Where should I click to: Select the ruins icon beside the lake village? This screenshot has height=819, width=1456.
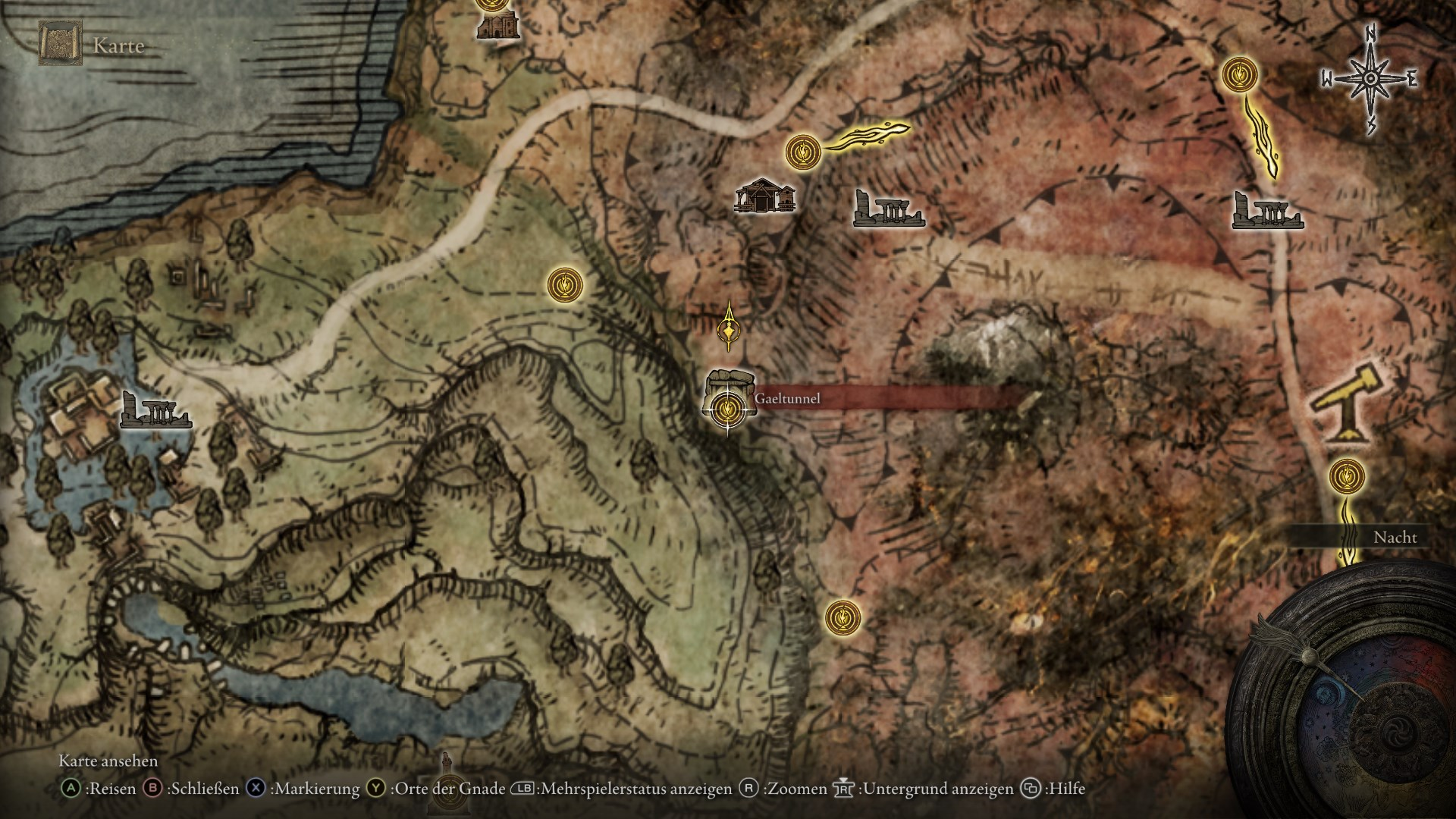[155, 410]
